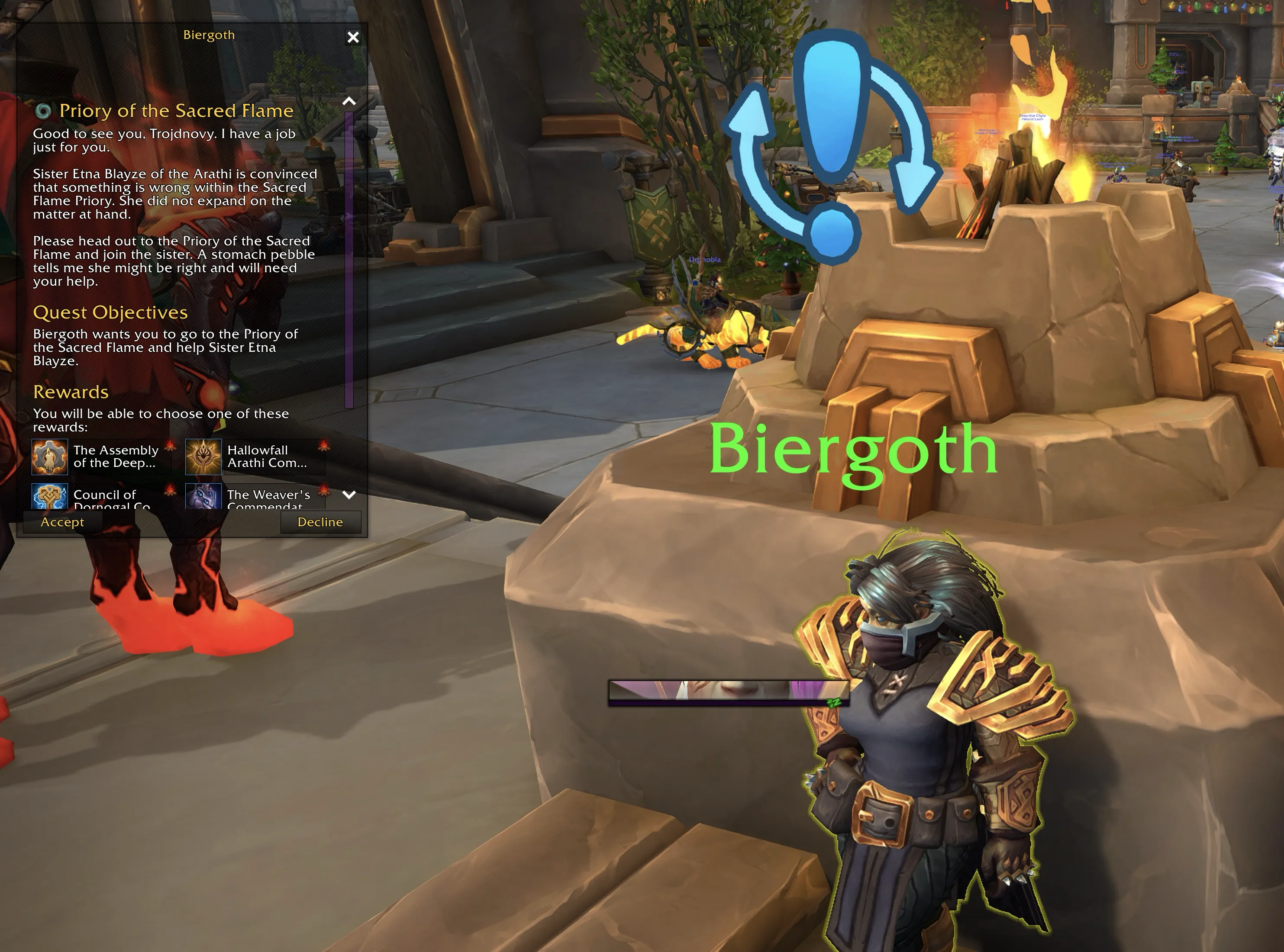Decline the quest from Biergoth
This screenshot has height=952, width=1284.
(x=320, y=522)
